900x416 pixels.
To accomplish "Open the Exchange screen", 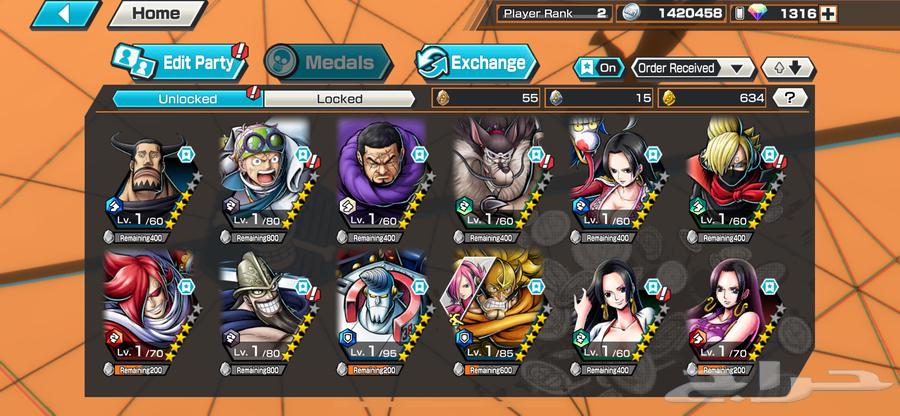I will pos(476,62).
